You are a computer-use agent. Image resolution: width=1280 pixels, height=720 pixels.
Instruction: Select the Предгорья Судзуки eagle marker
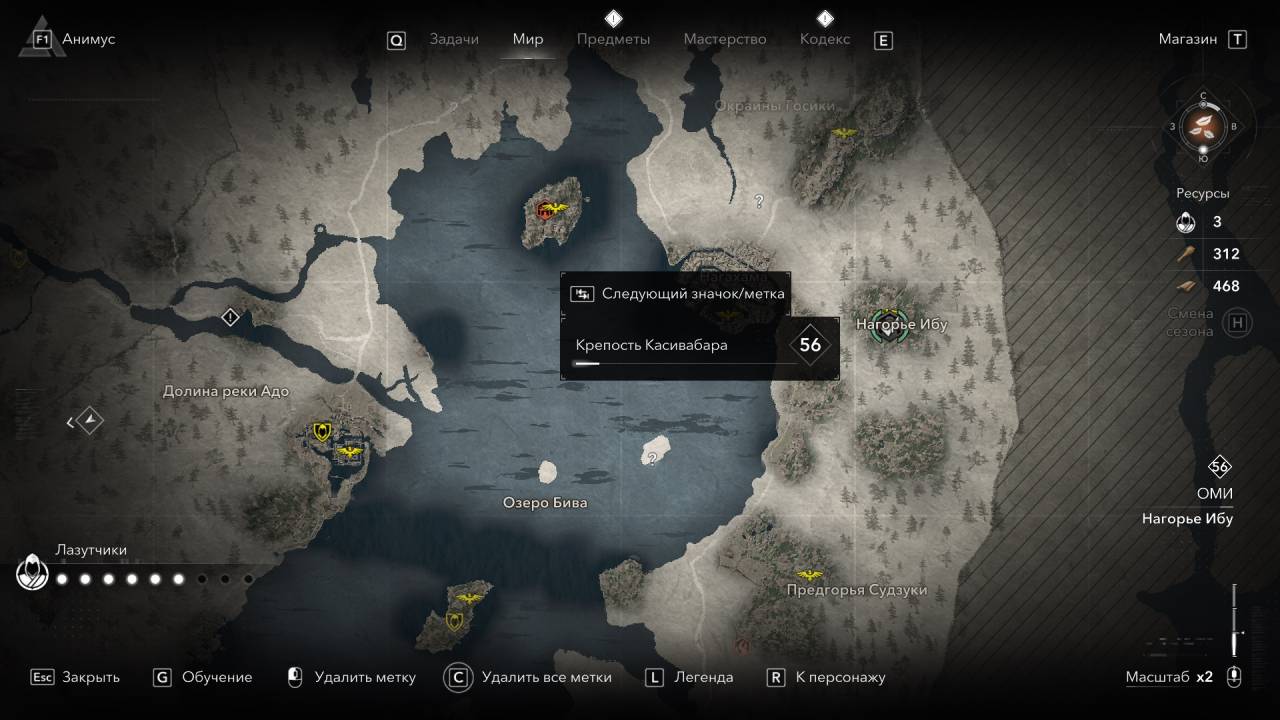coord(809,576)
